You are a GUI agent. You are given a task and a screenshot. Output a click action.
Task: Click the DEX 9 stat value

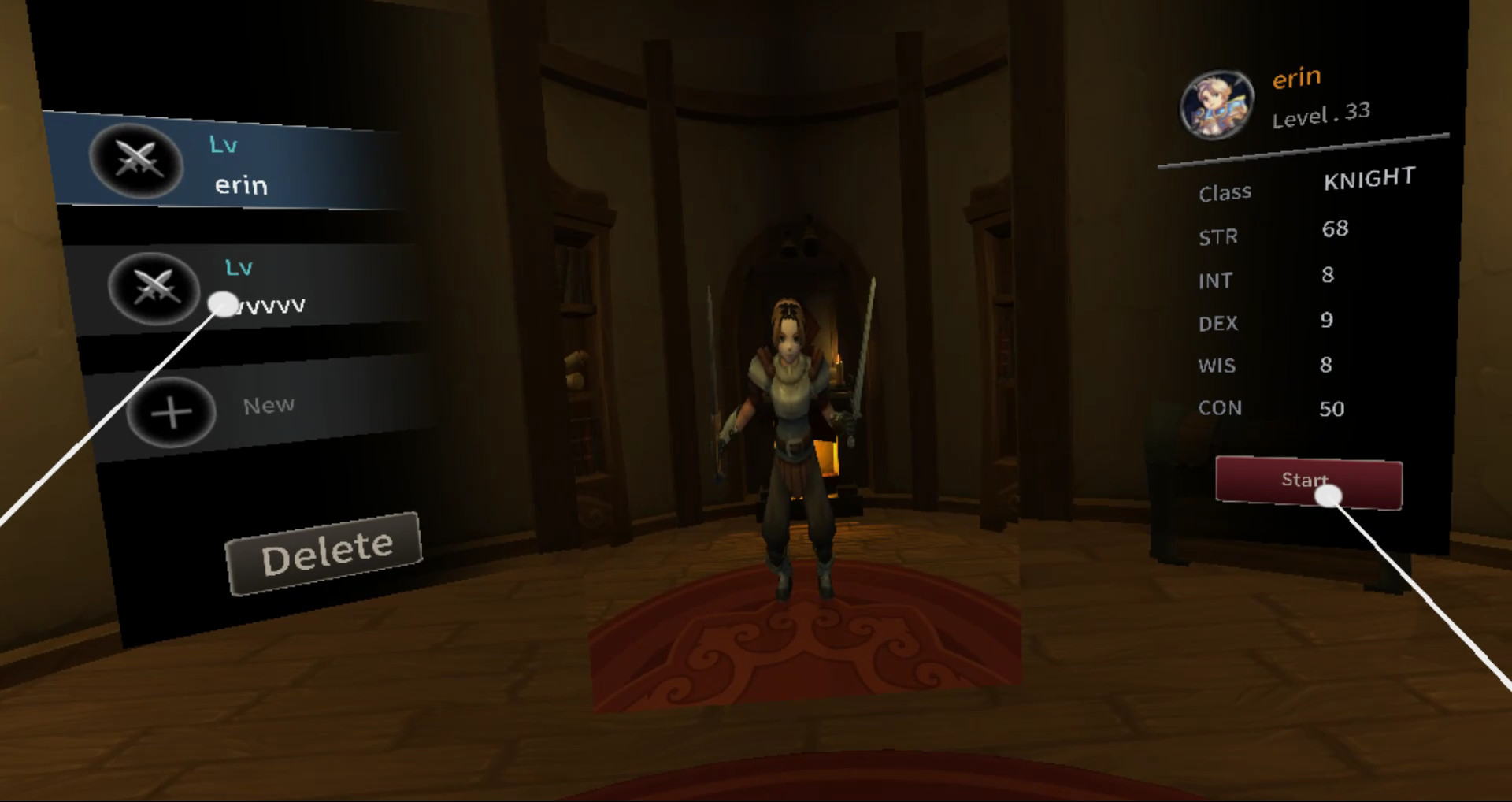tap(1329, 321)
